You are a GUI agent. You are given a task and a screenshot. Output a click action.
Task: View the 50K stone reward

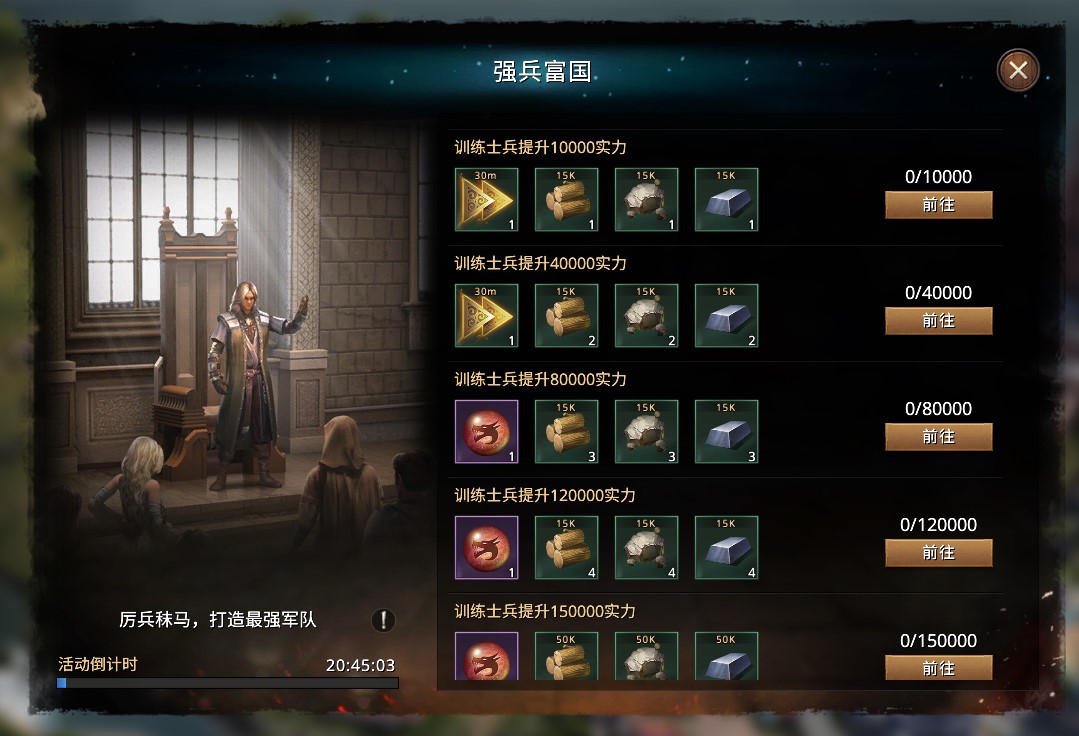pyautogui.click(x=646, y=656)
